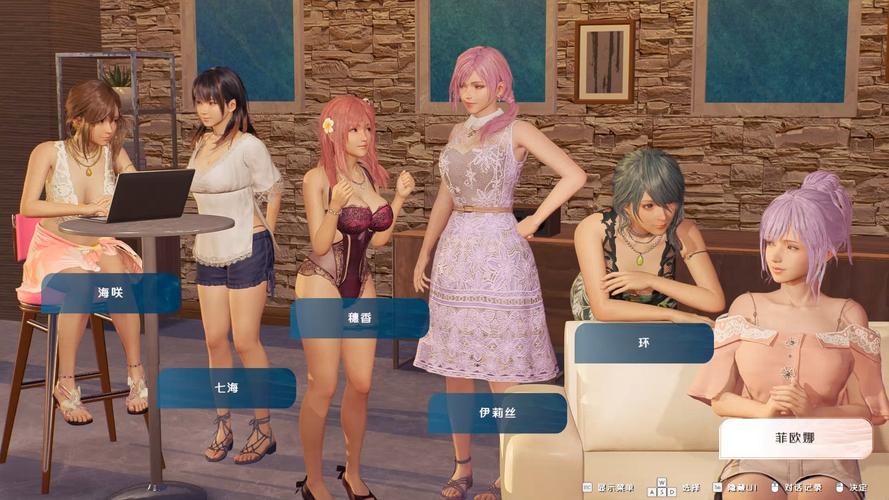Pick the 穗香 name button
Image resolution: width=889 pixels, height=500 pixels.
coord(359,318)
